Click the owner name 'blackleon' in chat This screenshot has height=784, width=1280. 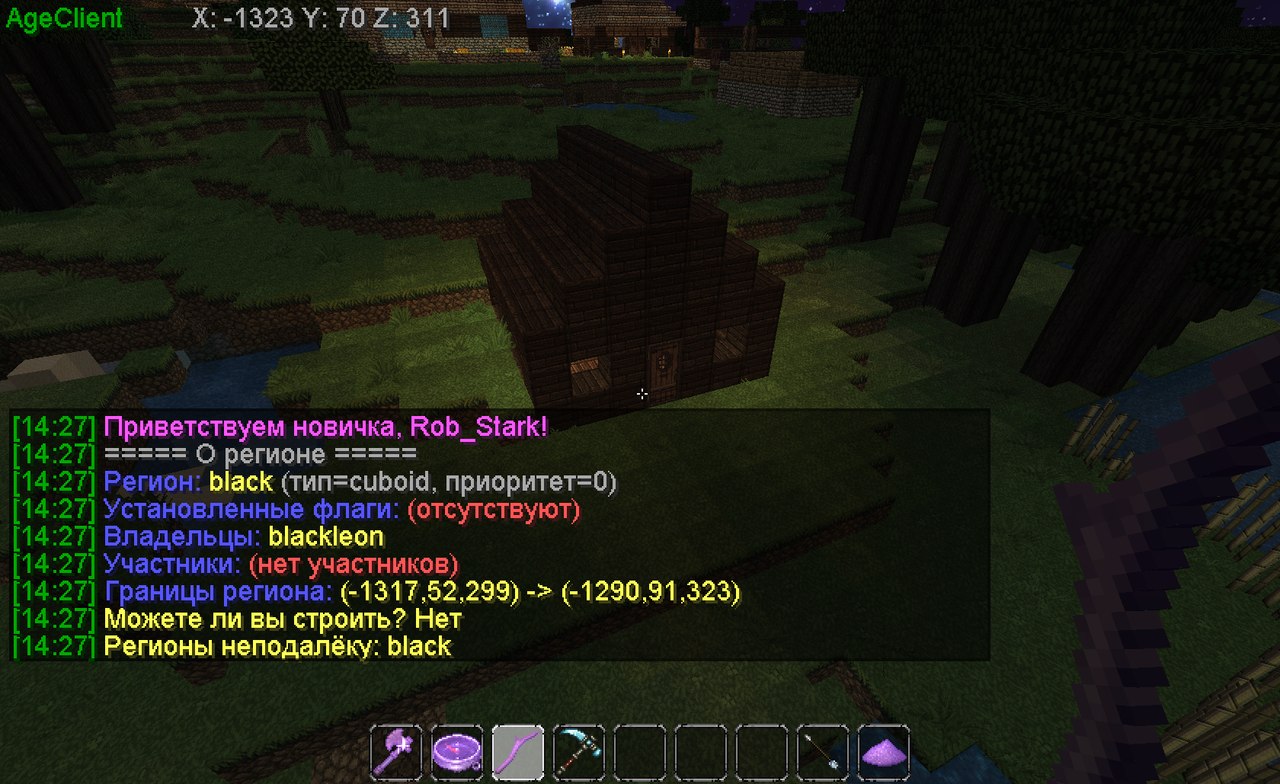coord(330,536)
